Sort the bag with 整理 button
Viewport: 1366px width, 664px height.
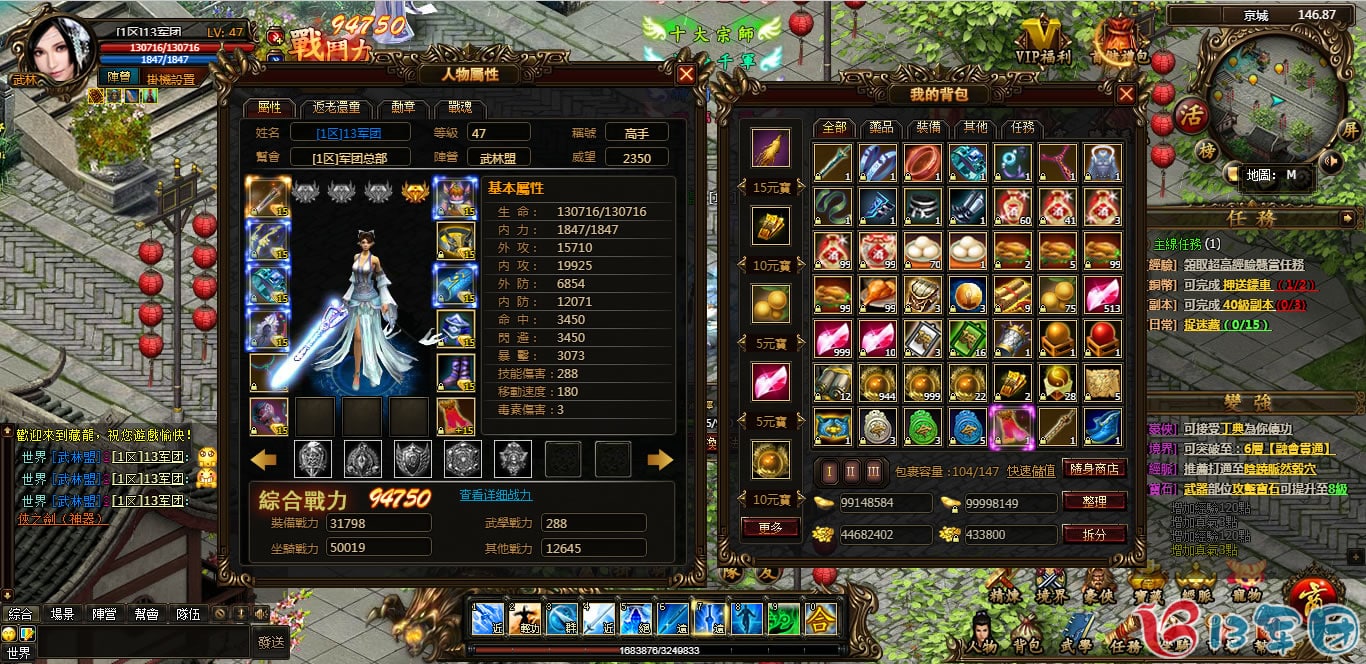click(x=1094, y=501)
